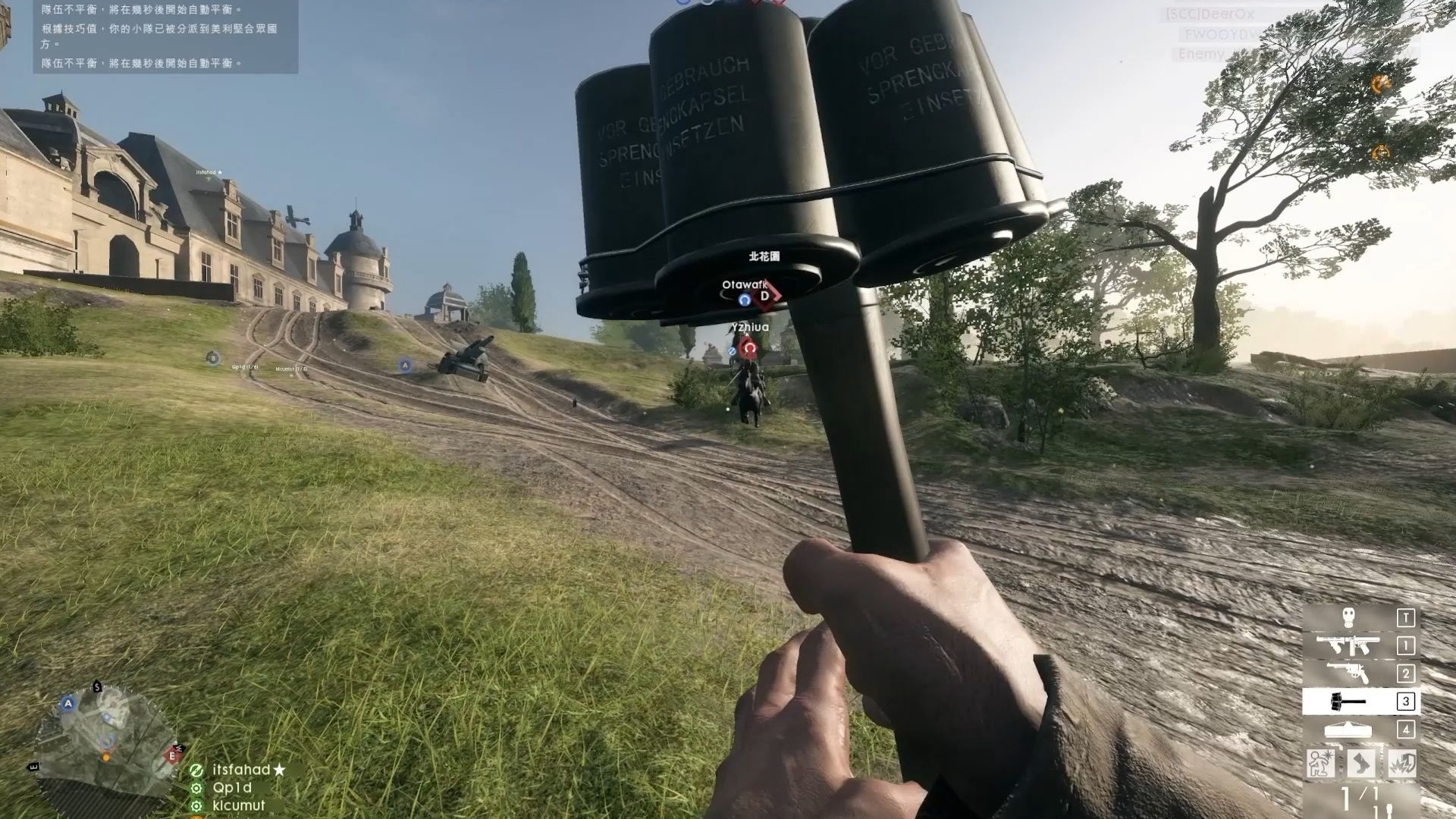Select the anti-tank grenade bundle slot
The height and width of the screenshot is (819, 1456).
1348,701
